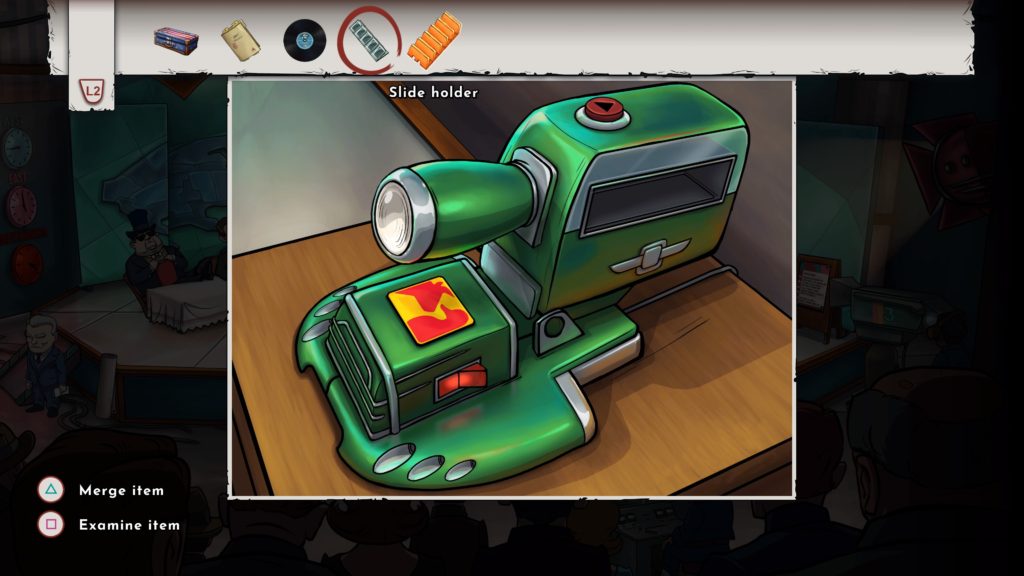Screen dimensions: 1024x576
Task: Pick the beige tin can item
Action: 241,39
